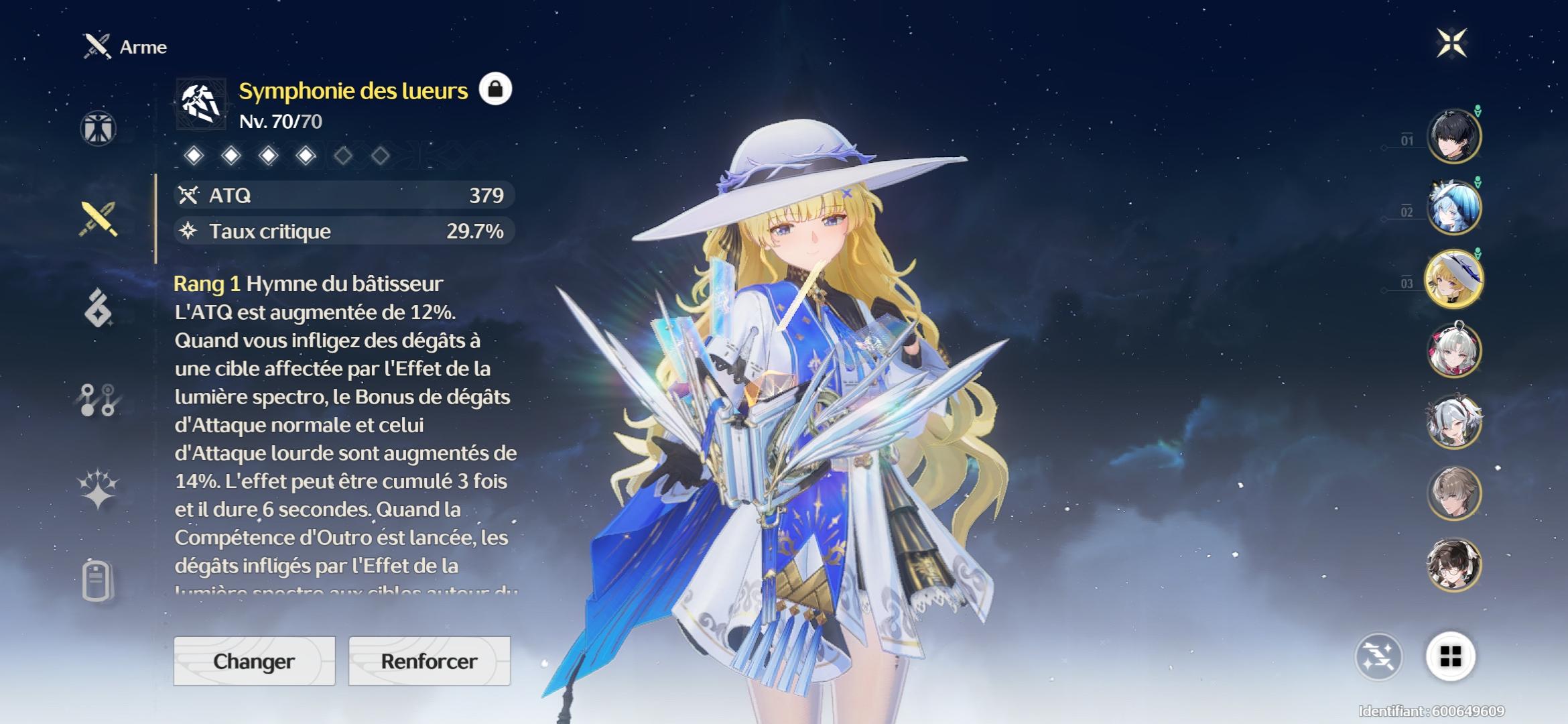1568x724 pixels.
Task: Click the round swap-arrows button
Action: pyautogui.click(x=1378, y=656)
